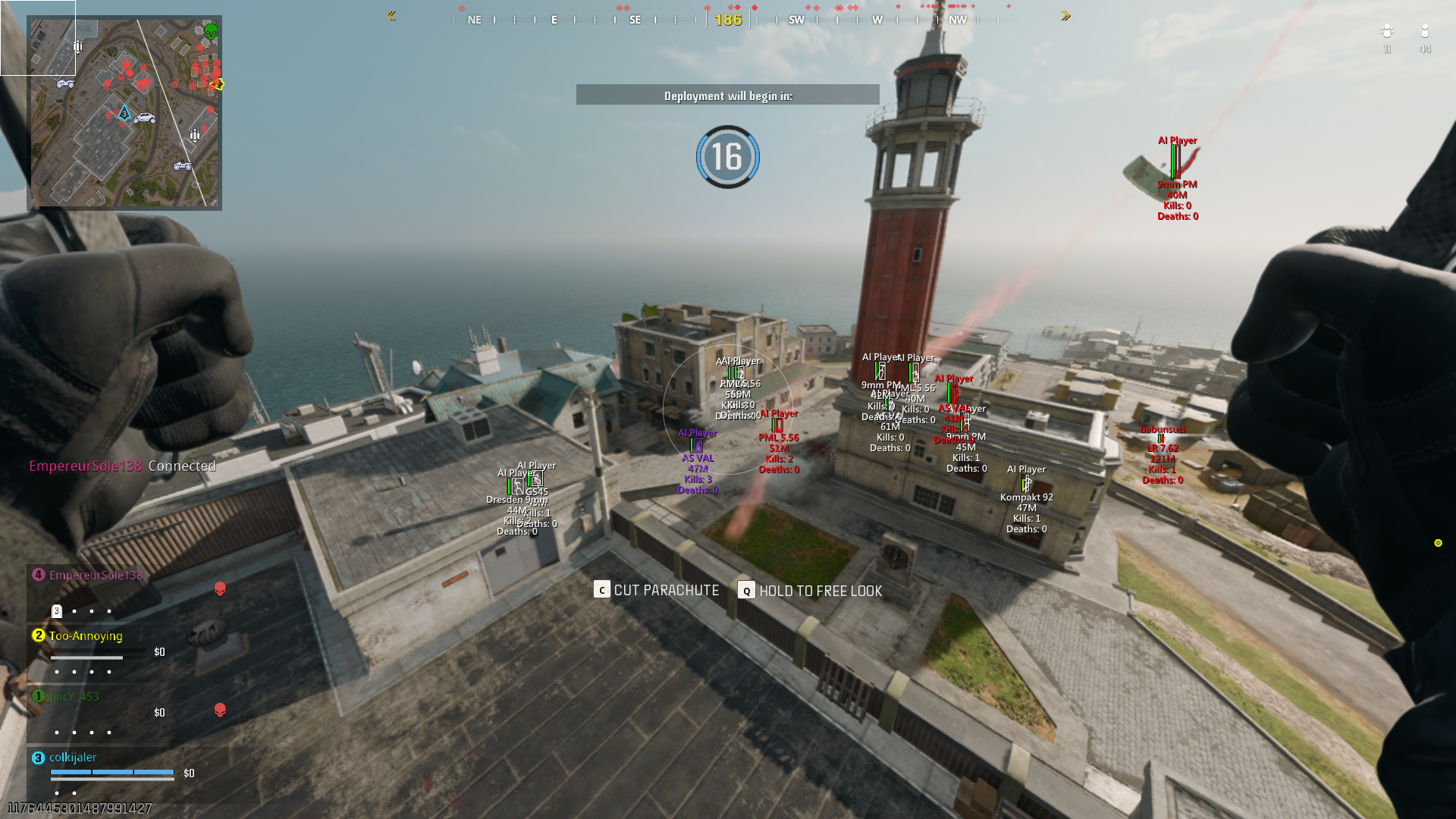Select the yellow objective marker 2 on the minimap

tap(217, 83)
